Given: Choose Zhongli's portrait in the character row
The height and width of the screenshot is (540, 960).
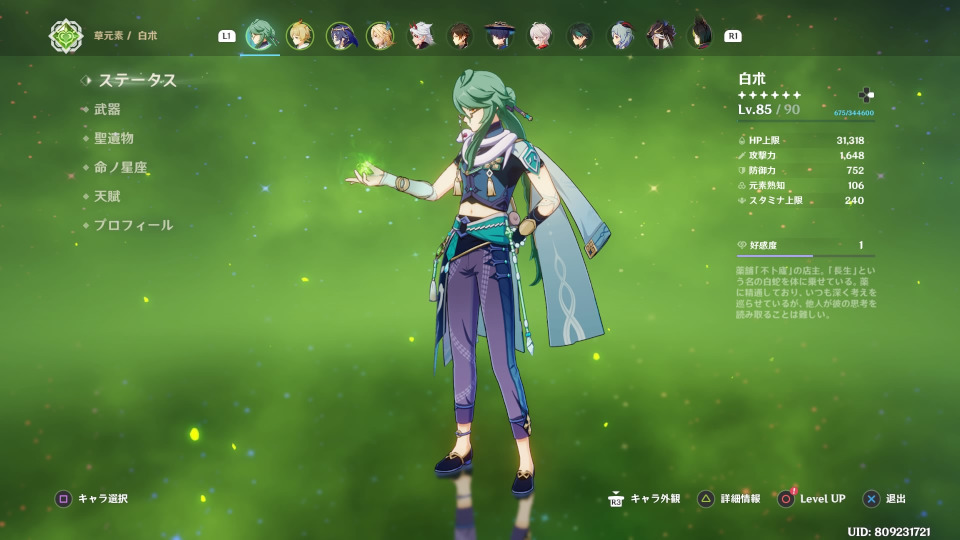Looking at the screenshot, I should (460, 36).
